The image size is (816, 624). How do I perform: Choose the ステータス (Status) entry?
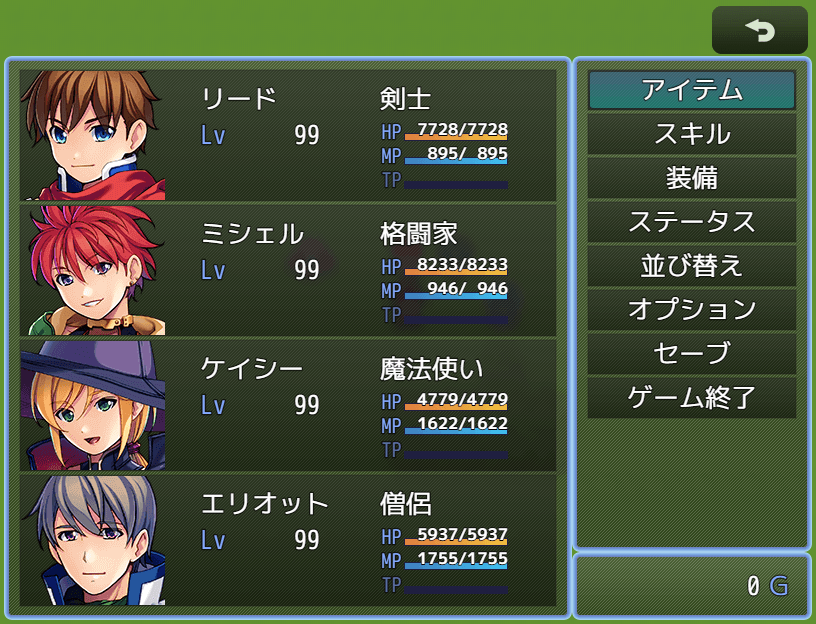(x=691, y=222)
